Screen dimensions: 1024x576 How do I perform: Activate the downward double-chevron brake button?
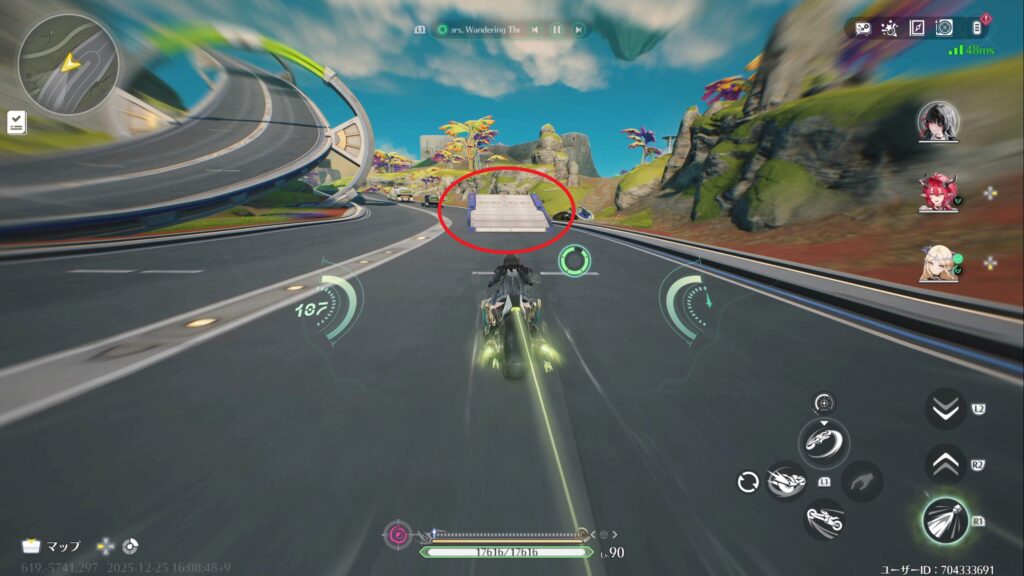tap(944, 409)
